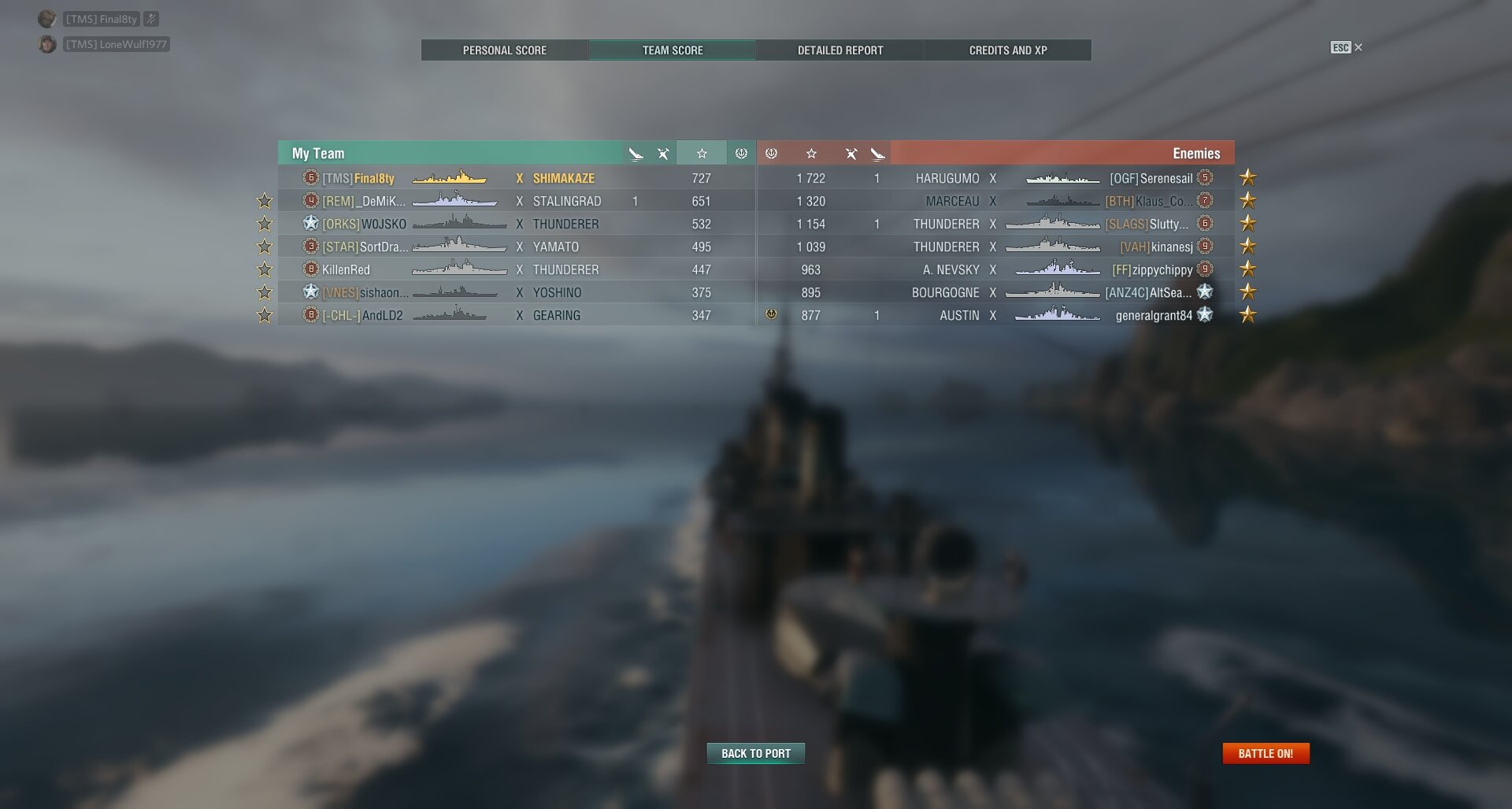This screenshot has height=809, width=1512.
Task: Select the _DeMiK Stalingrad player row
Action: [x=516, y=202]
